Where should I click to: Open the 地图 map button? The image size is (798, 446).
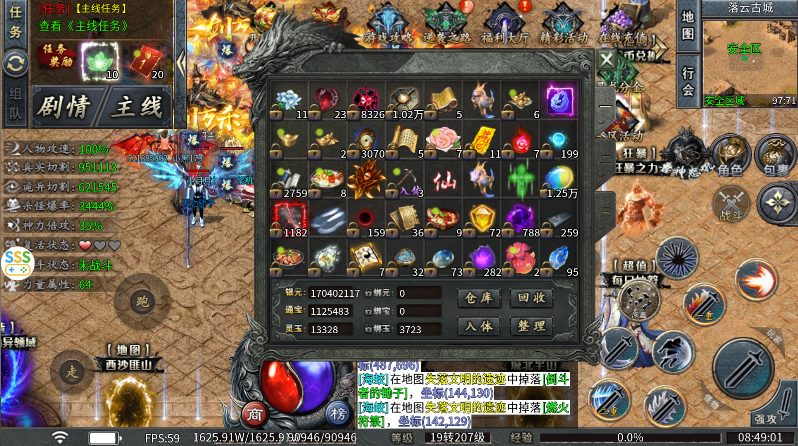pos(688,27)
